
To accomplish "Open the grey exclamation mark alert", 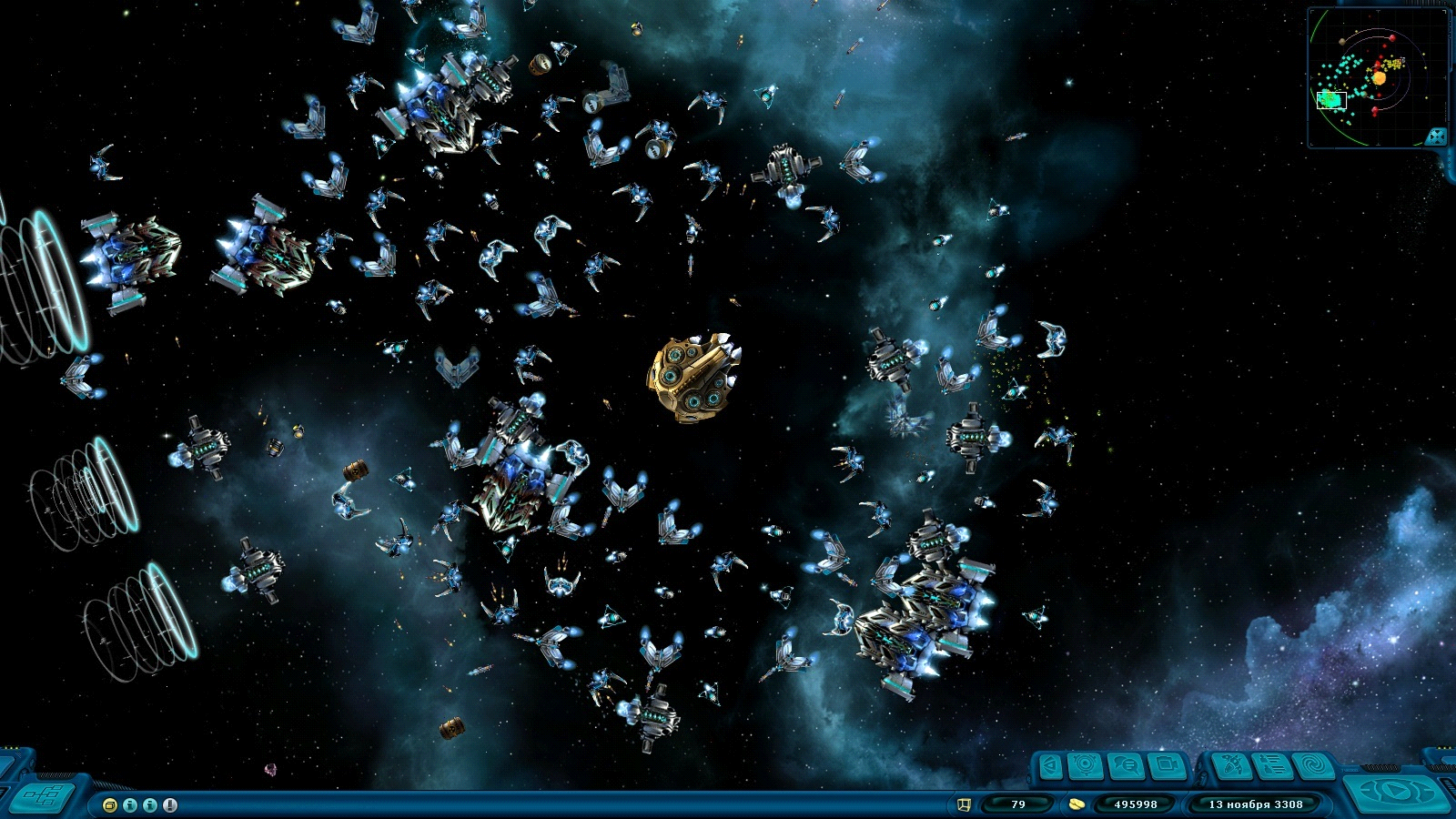I will tap(170, 805).
